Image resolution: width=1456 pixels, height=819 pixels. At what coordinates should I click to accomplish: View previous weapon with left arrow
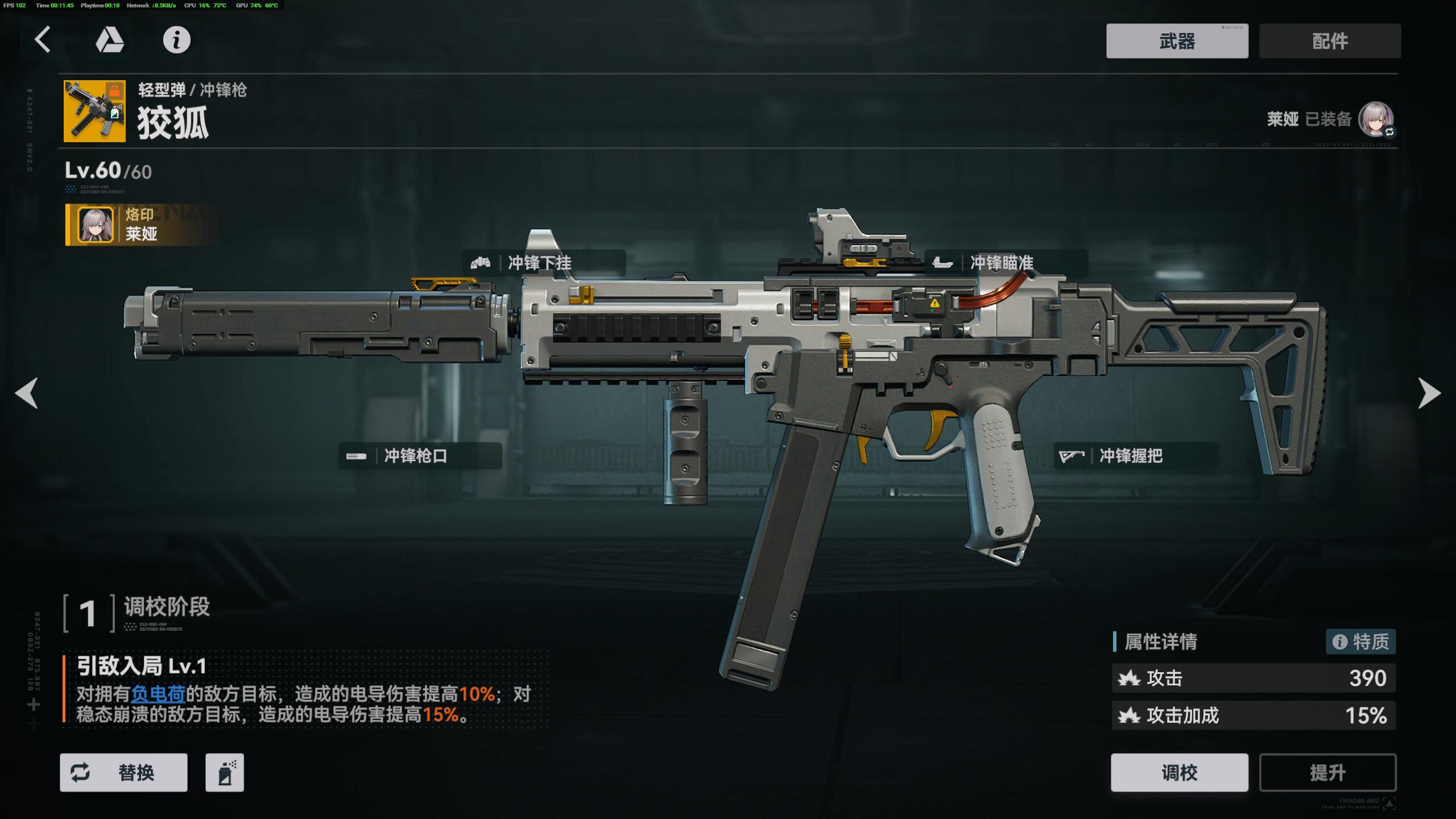tap(27, 392)
